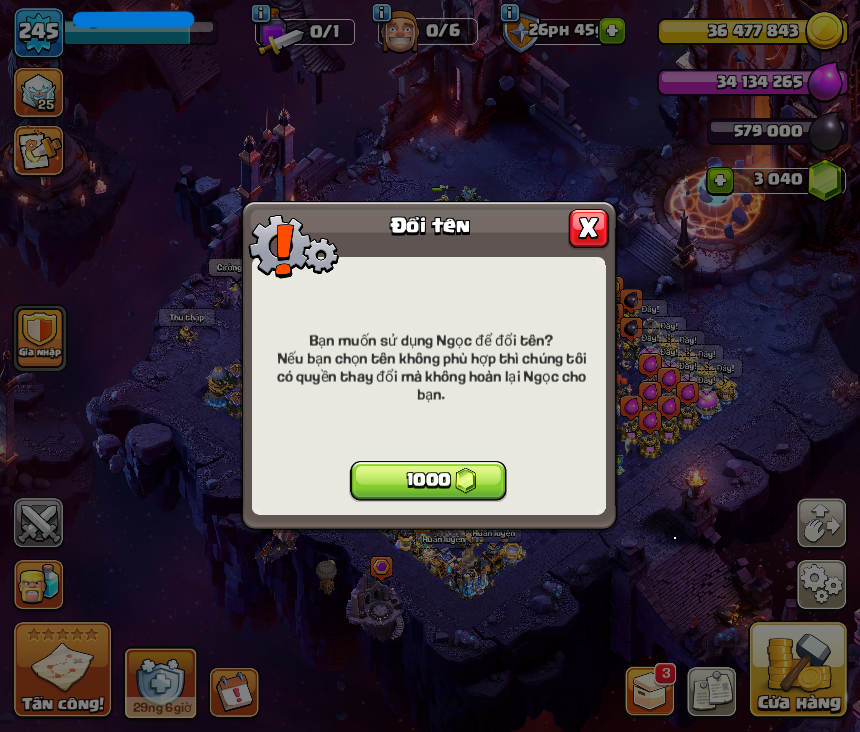860x732 pixels.
Task: Open the settings gears button
Action: click(x=821, y=584)
